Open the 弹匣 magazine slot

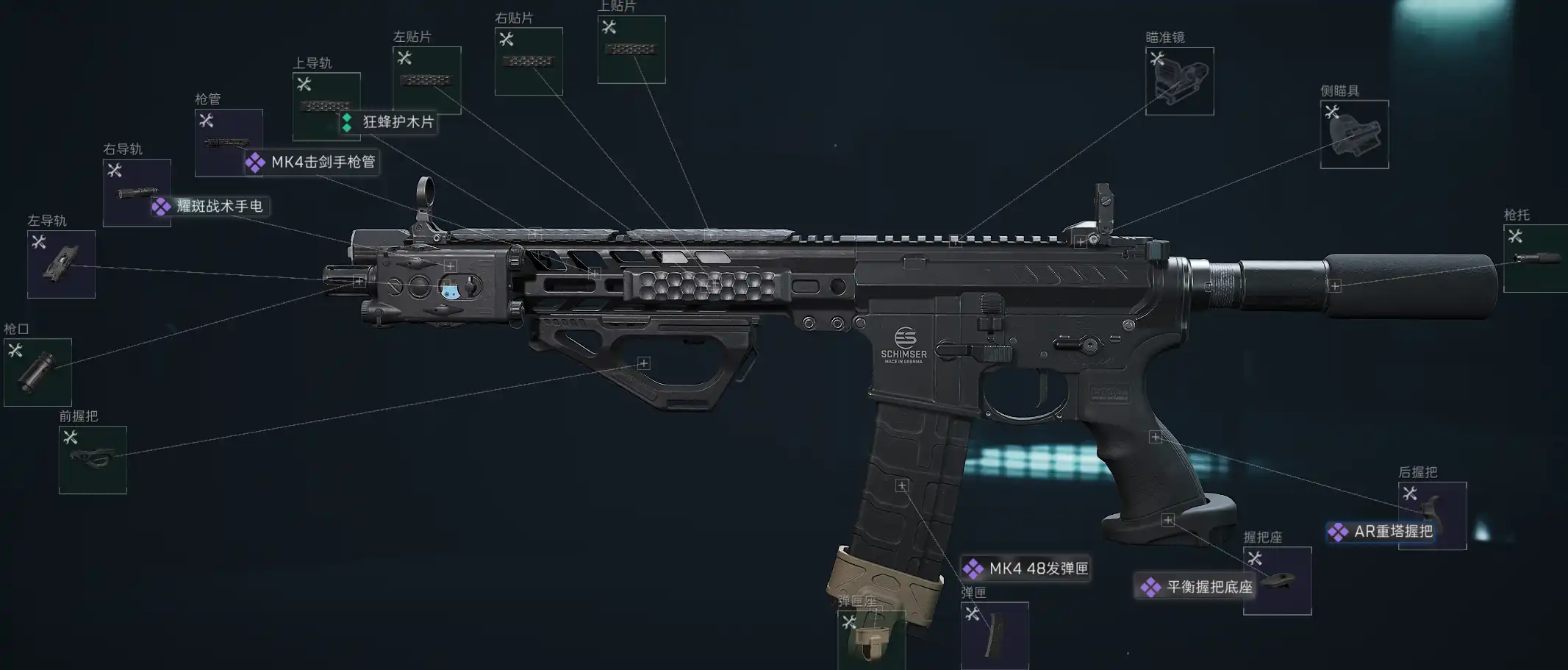click(995, 635)
